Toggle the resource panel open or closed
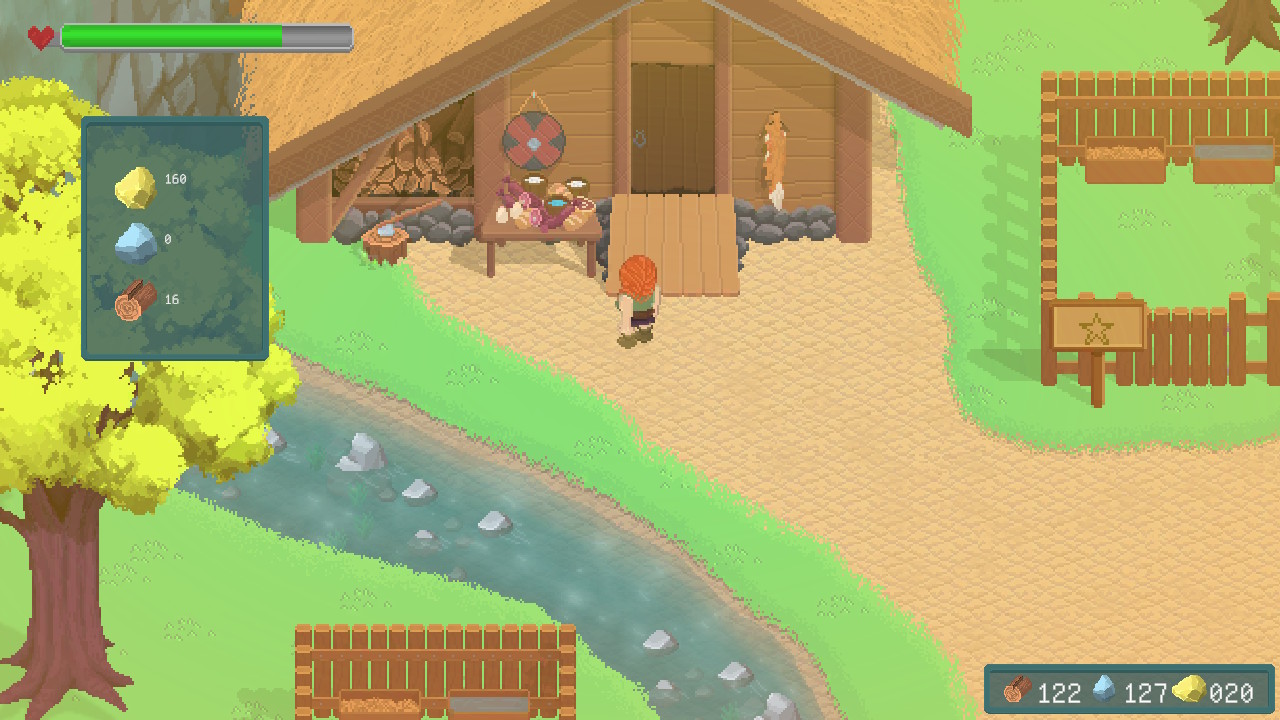The image size is (1280, 720). click(174, 237)
